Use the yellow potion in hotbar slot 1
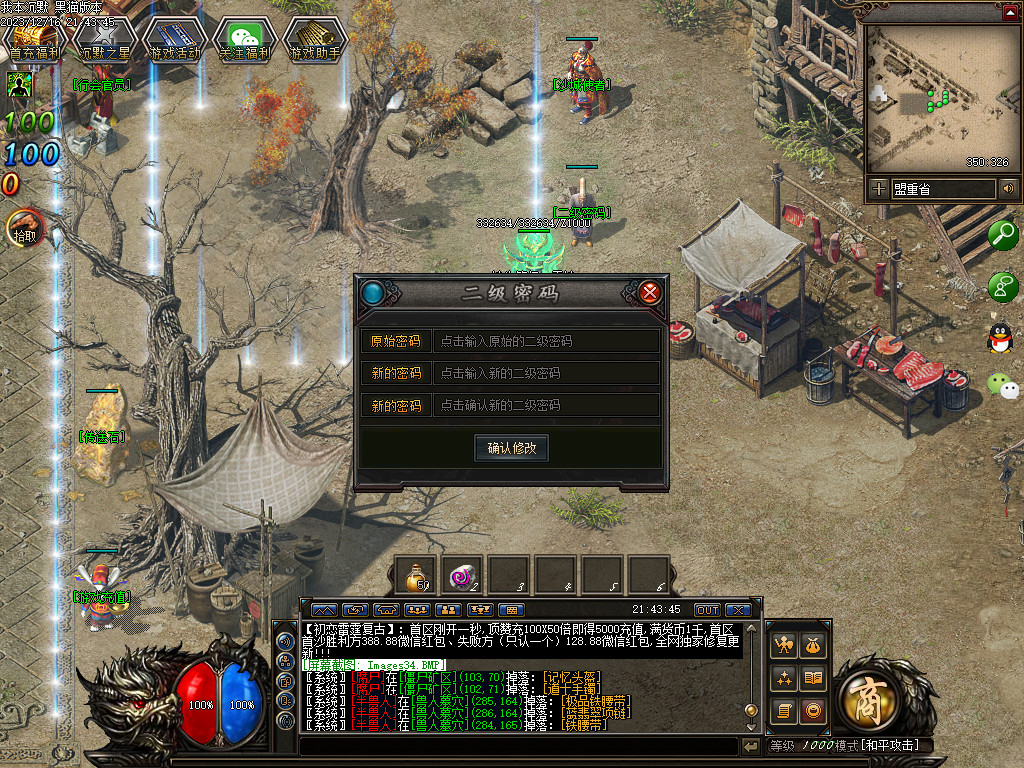 pyautogui.click(x=416, y=576)
